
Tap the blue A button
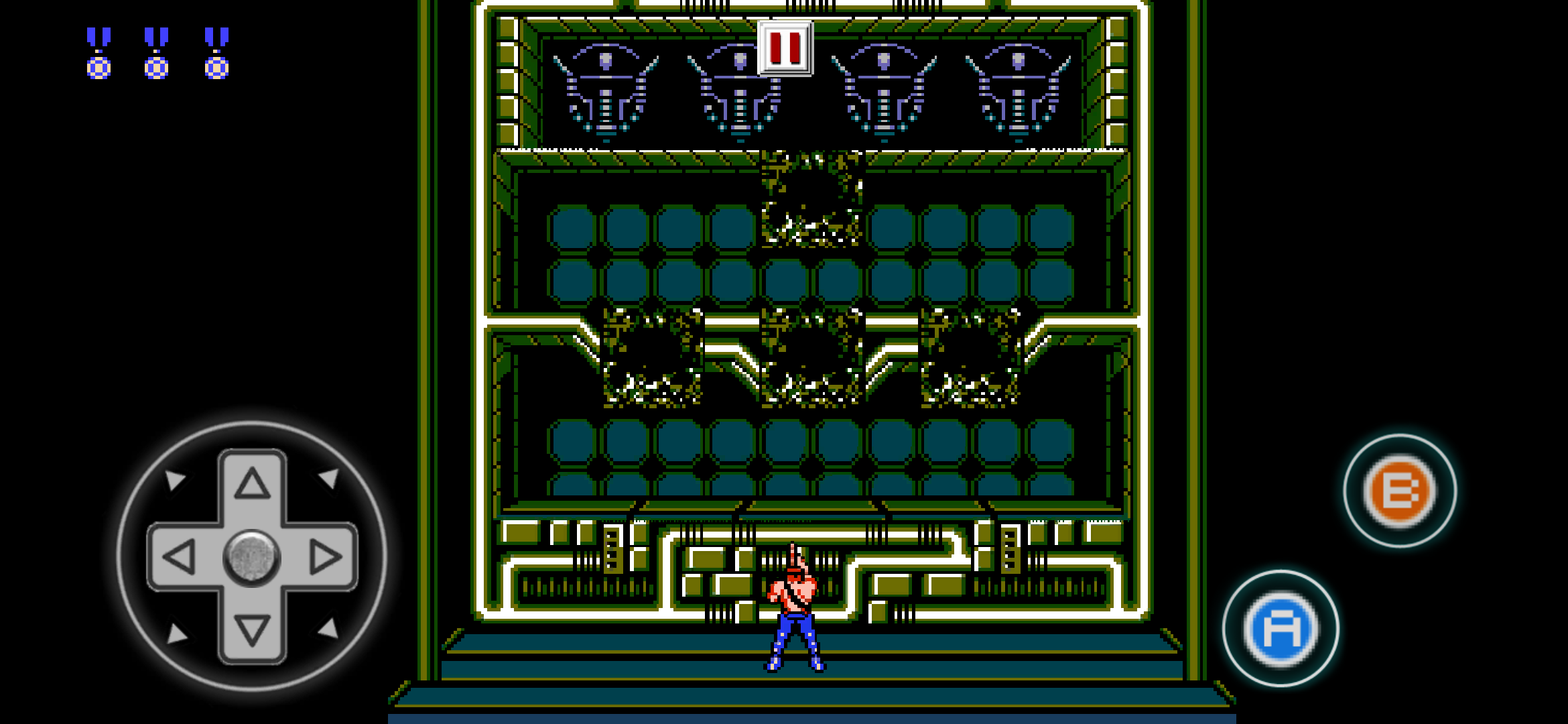click(1281, 629)
